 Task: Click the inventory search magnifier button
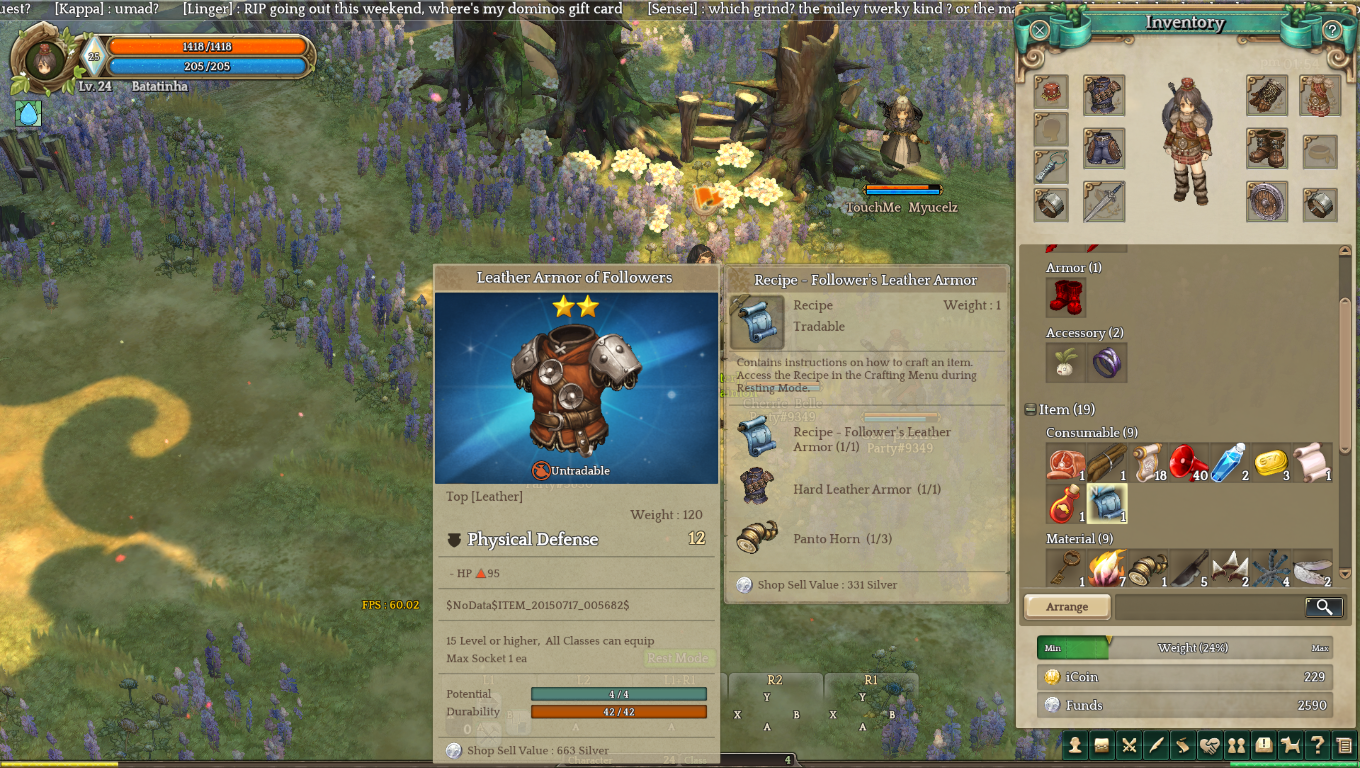pyautogui.click(x=1323, y=607)
